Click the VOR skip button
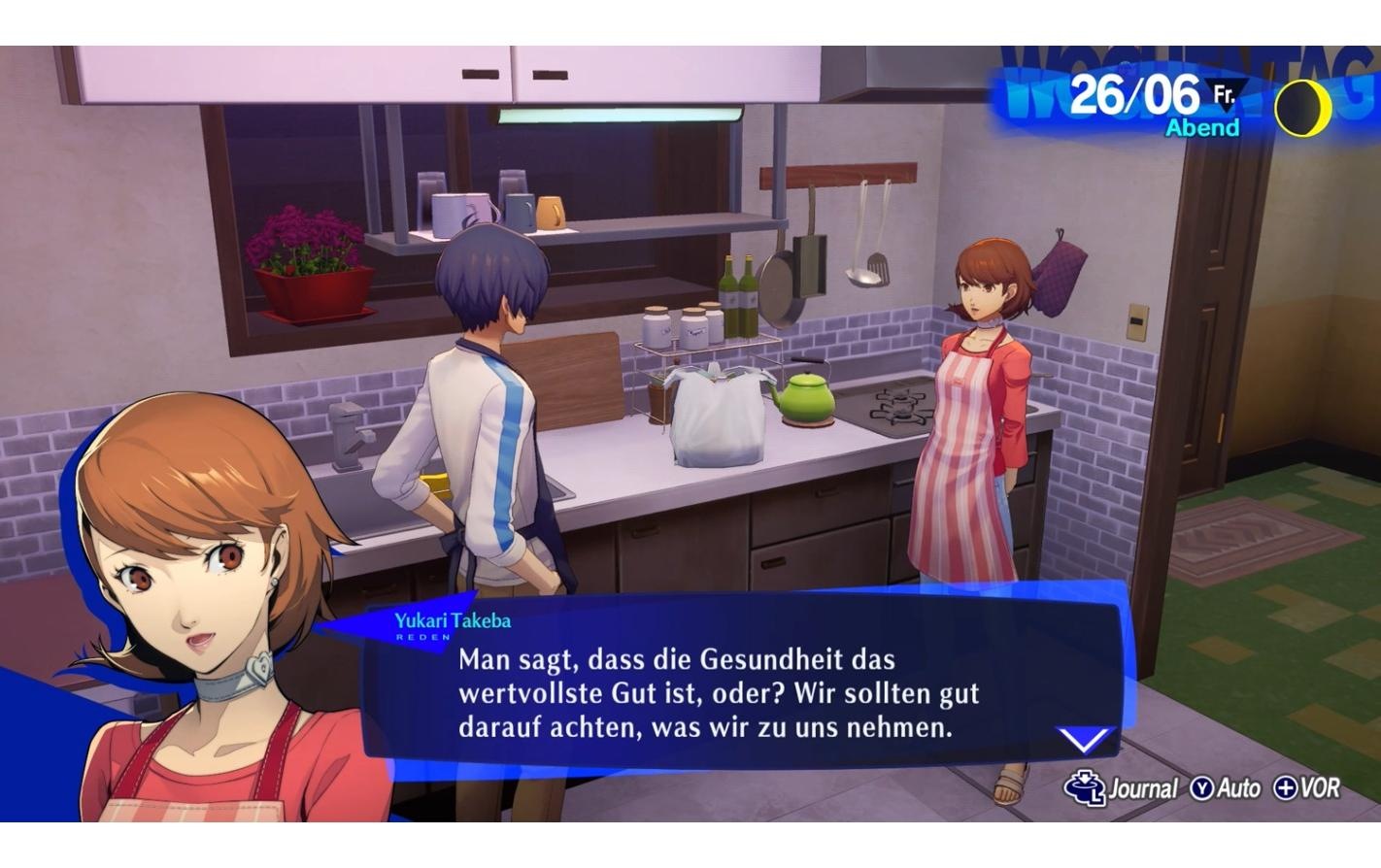The height and width of the screenshot is (868, 1381). 1321,788
